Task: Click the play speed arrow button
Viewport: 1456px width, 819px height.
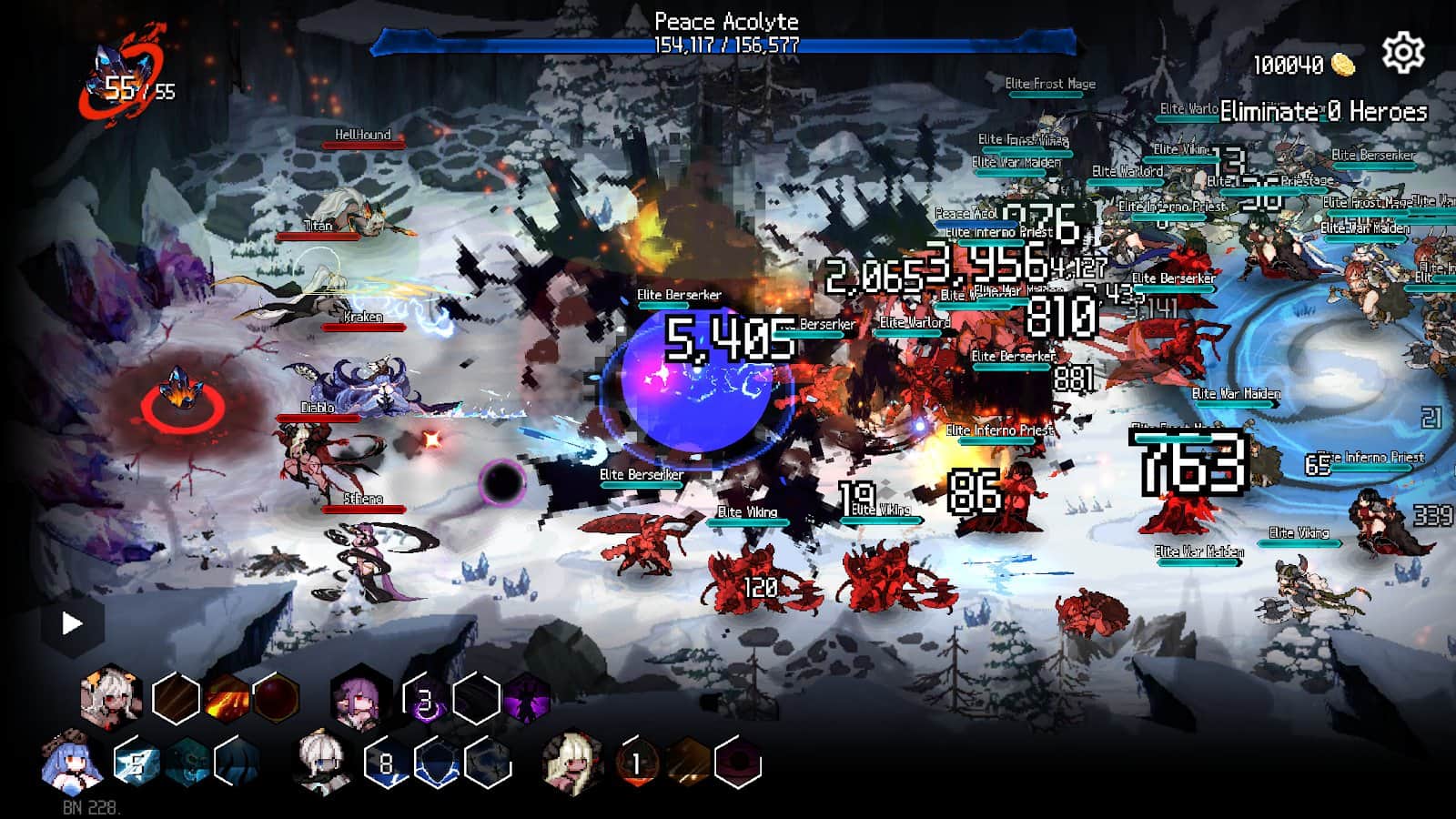Action: click(x=72, y=623)
